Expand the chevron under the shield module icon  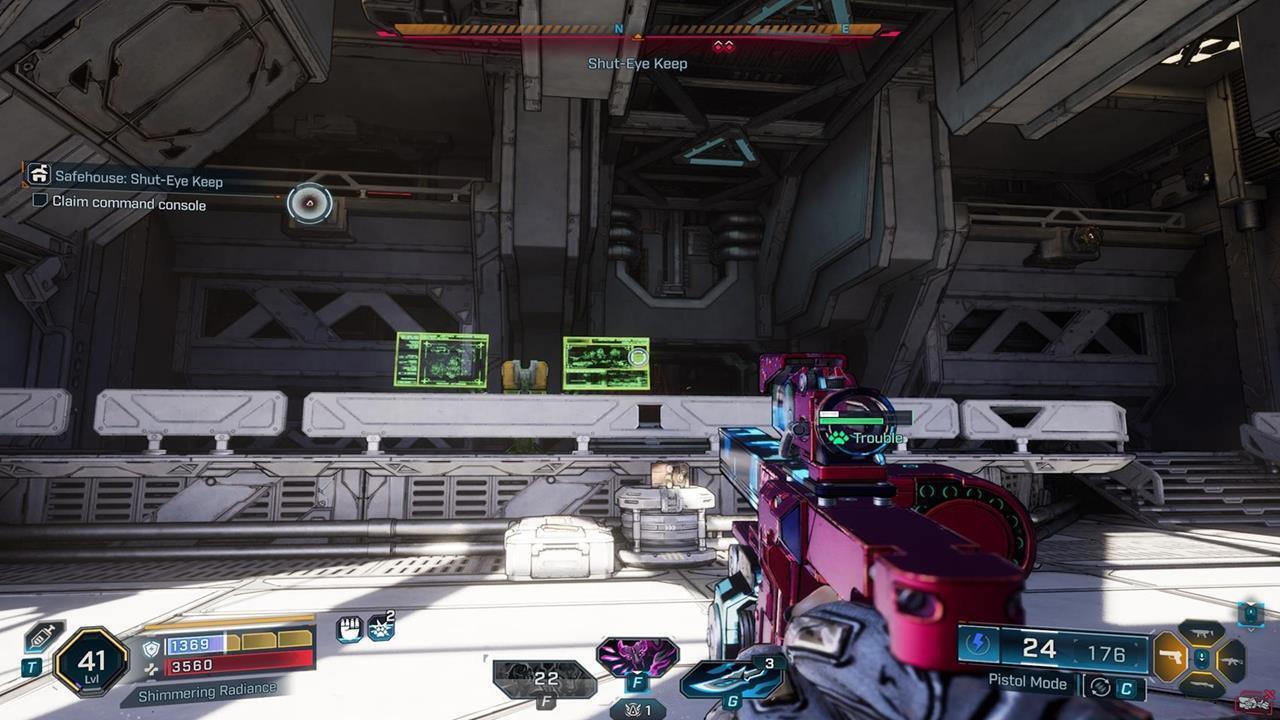tap(1251, 630)
